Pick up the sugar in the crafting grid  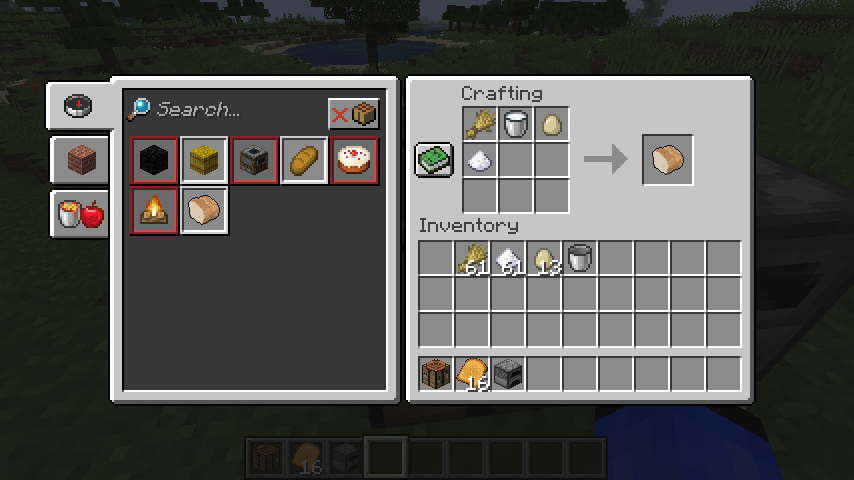(480, 160)
